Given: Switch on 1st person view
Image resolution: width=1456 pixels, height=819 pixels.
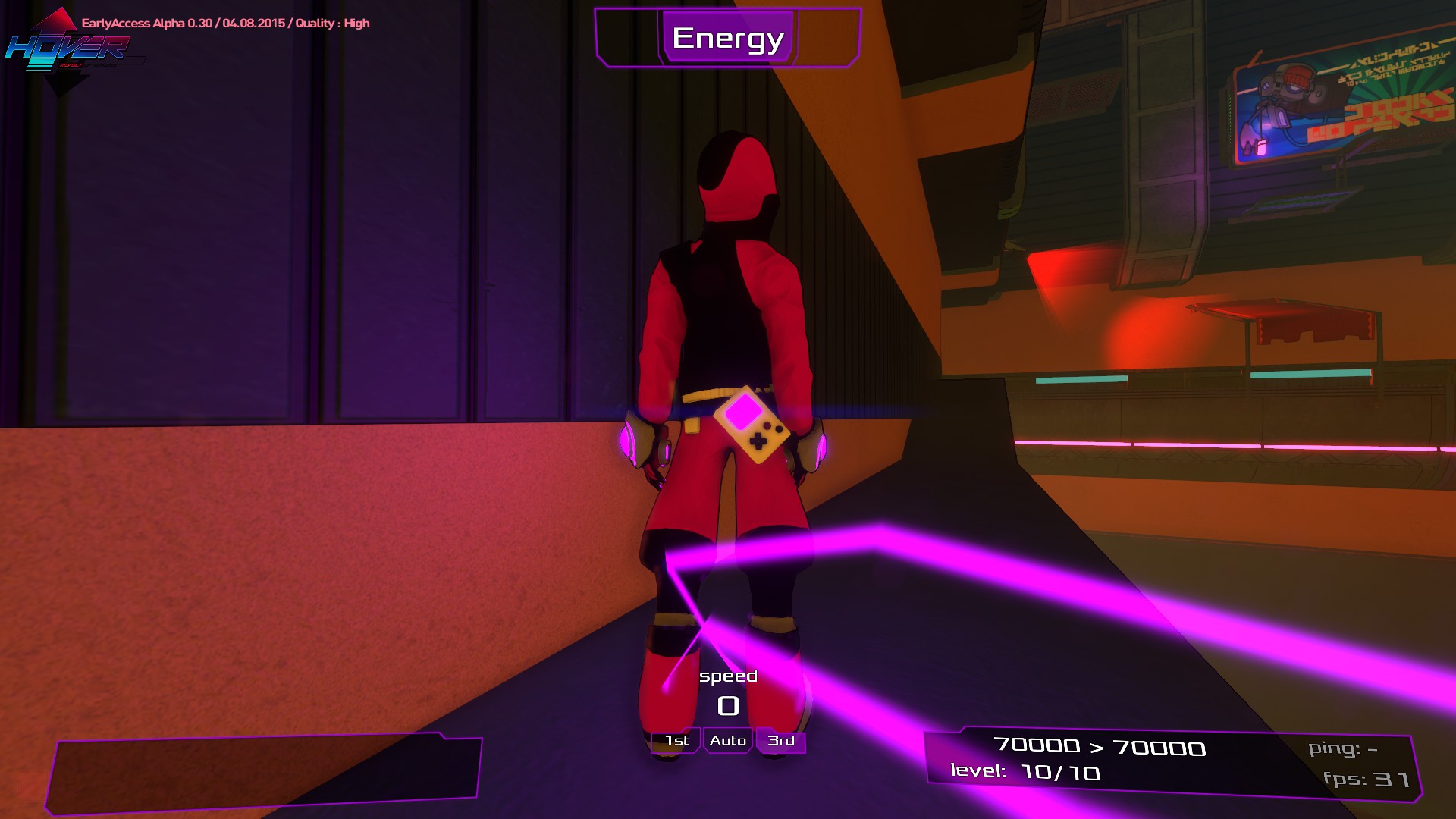Looking at the screenshot, I should coord(675,740).
